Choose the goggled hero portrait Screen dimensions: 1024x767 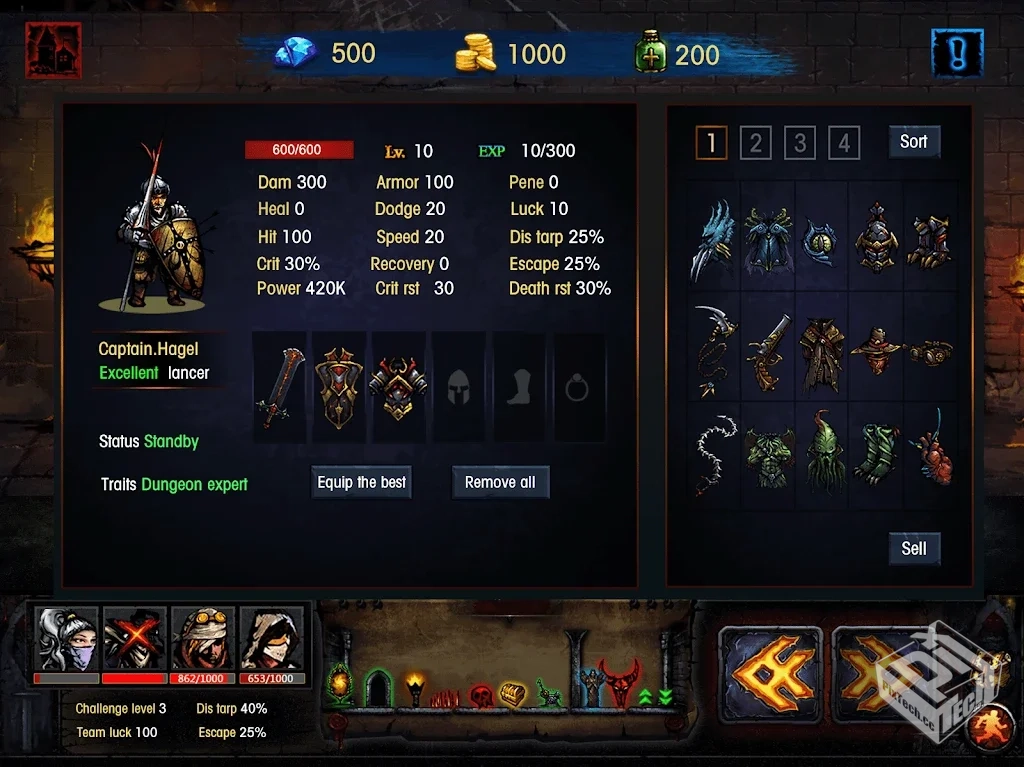[x=203, y=639]
